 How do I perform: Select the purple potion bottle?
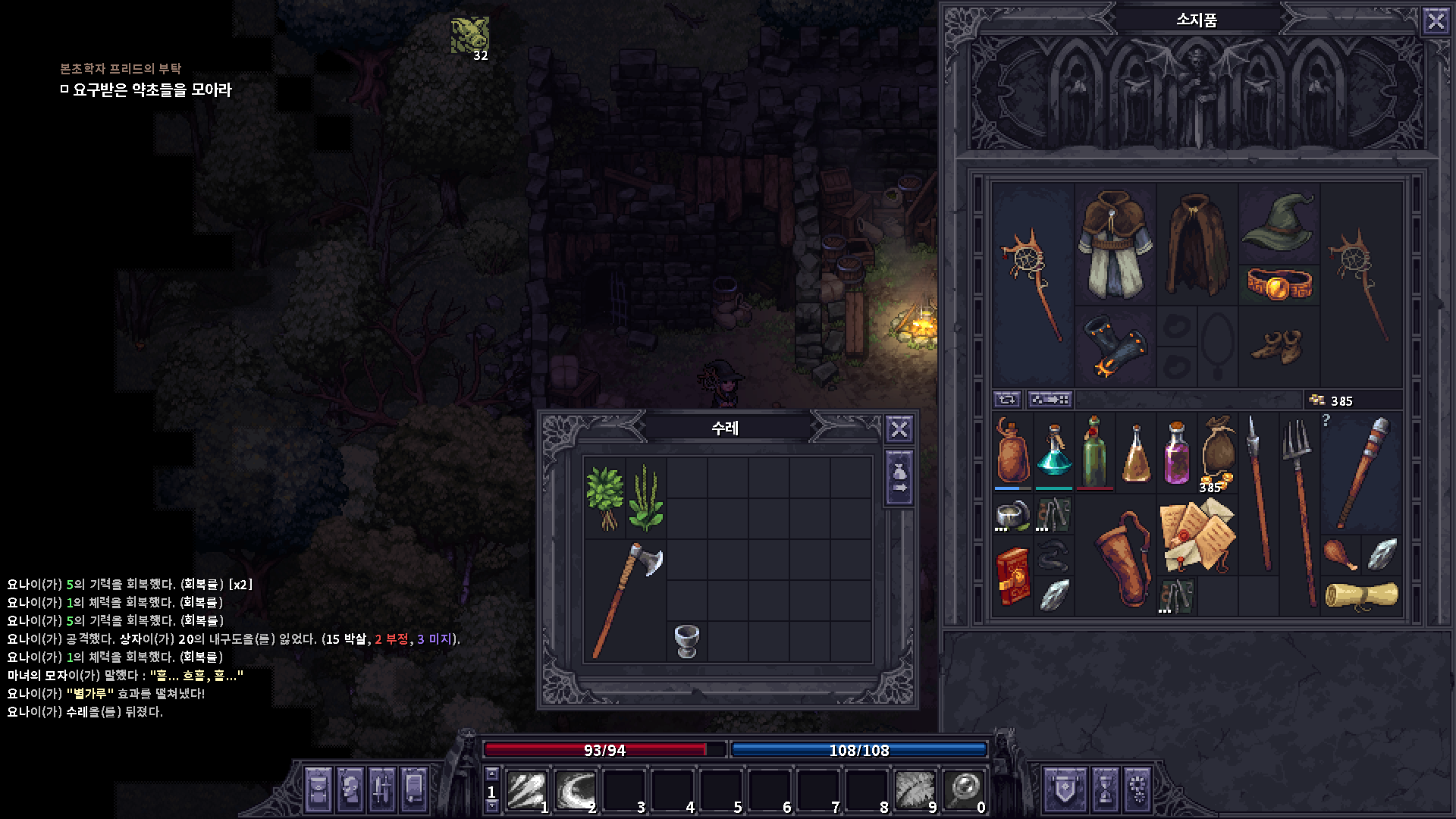point(1176,453)
